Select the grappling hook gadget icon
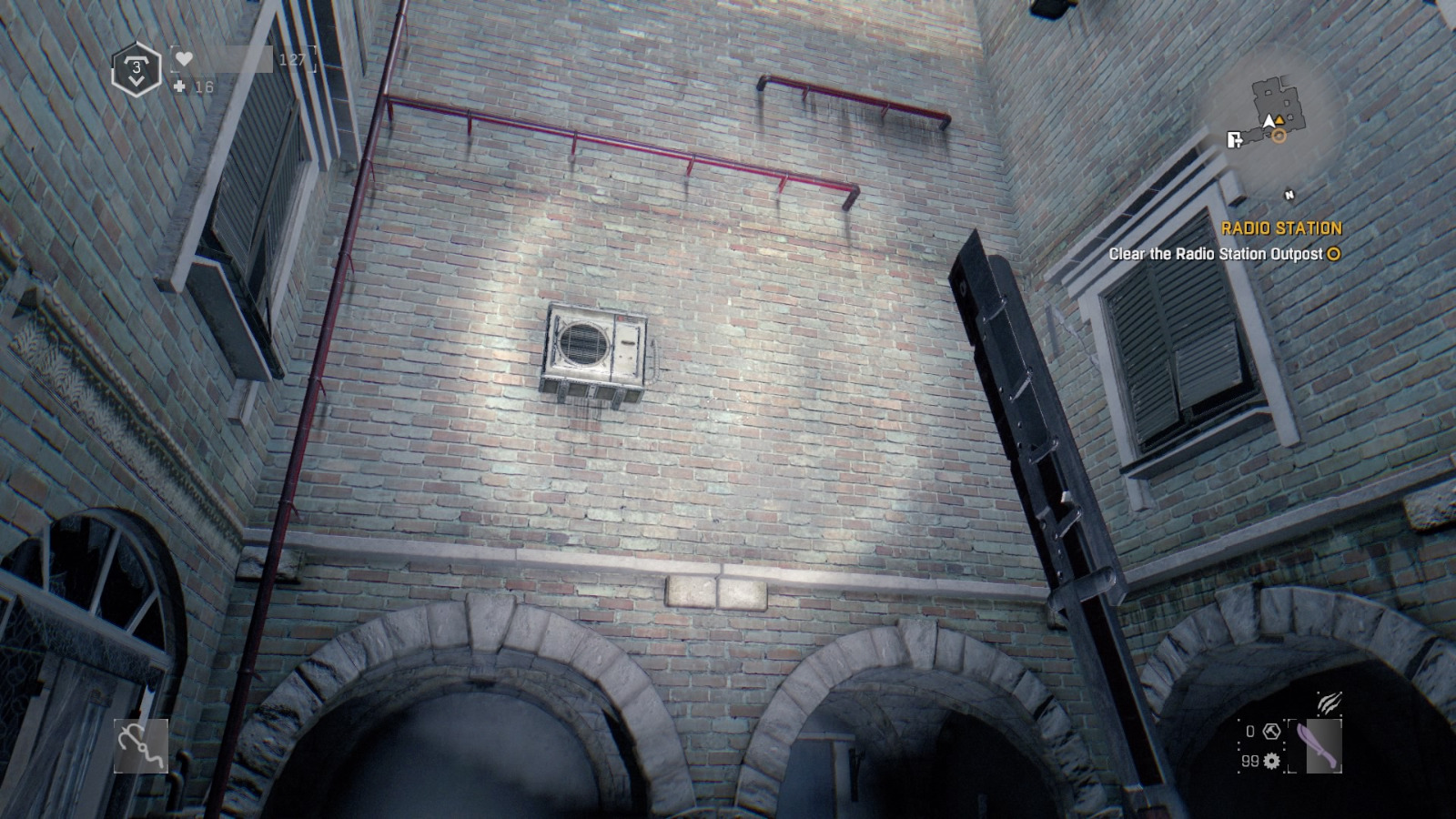 141,746
